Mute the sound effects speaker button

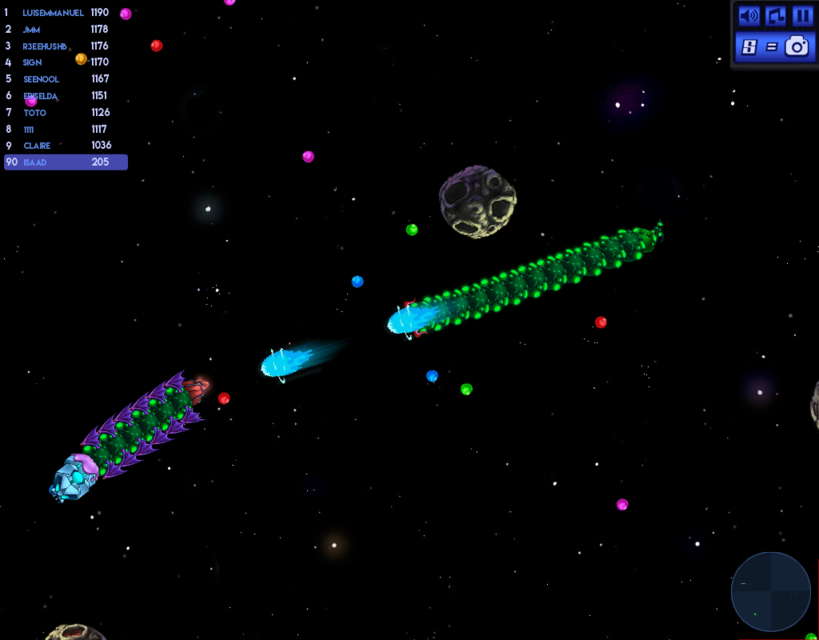point(749,16)
